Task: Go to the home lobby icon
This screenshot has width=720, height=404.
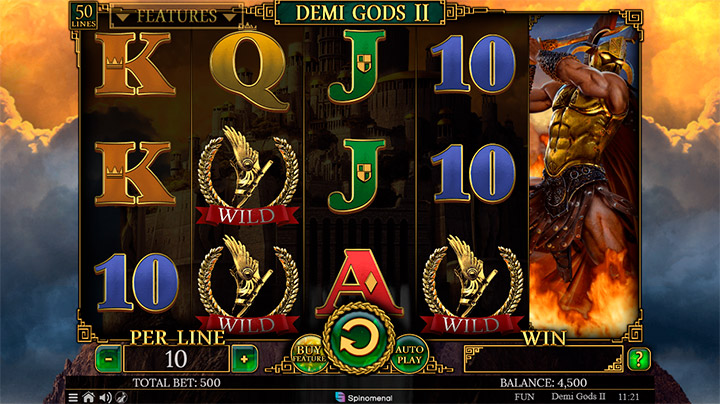Action: click(88, 397)
